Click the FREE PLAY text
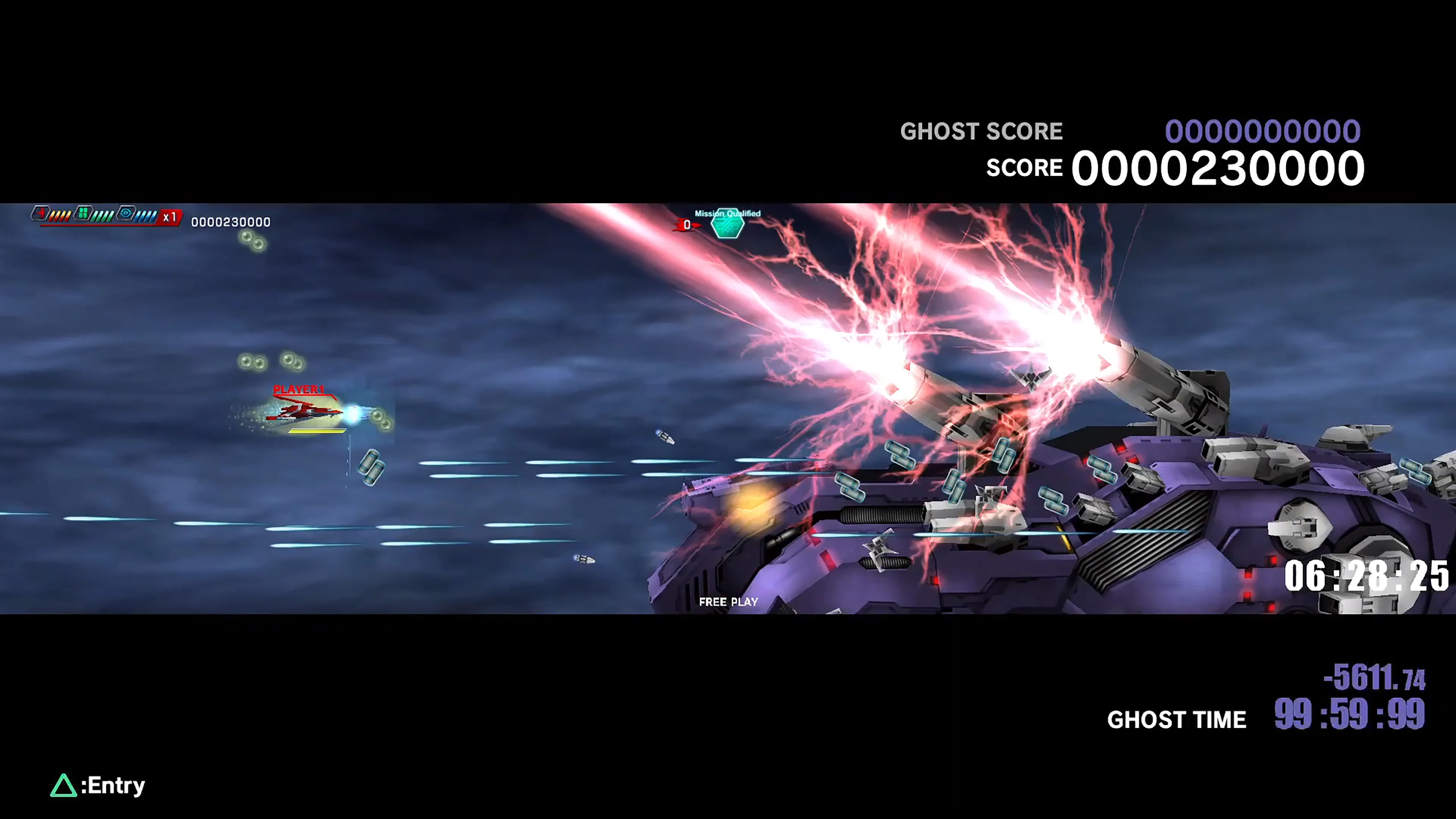Image resolution: width=1456 pixels, height=819 pixels. pos(728,602)
